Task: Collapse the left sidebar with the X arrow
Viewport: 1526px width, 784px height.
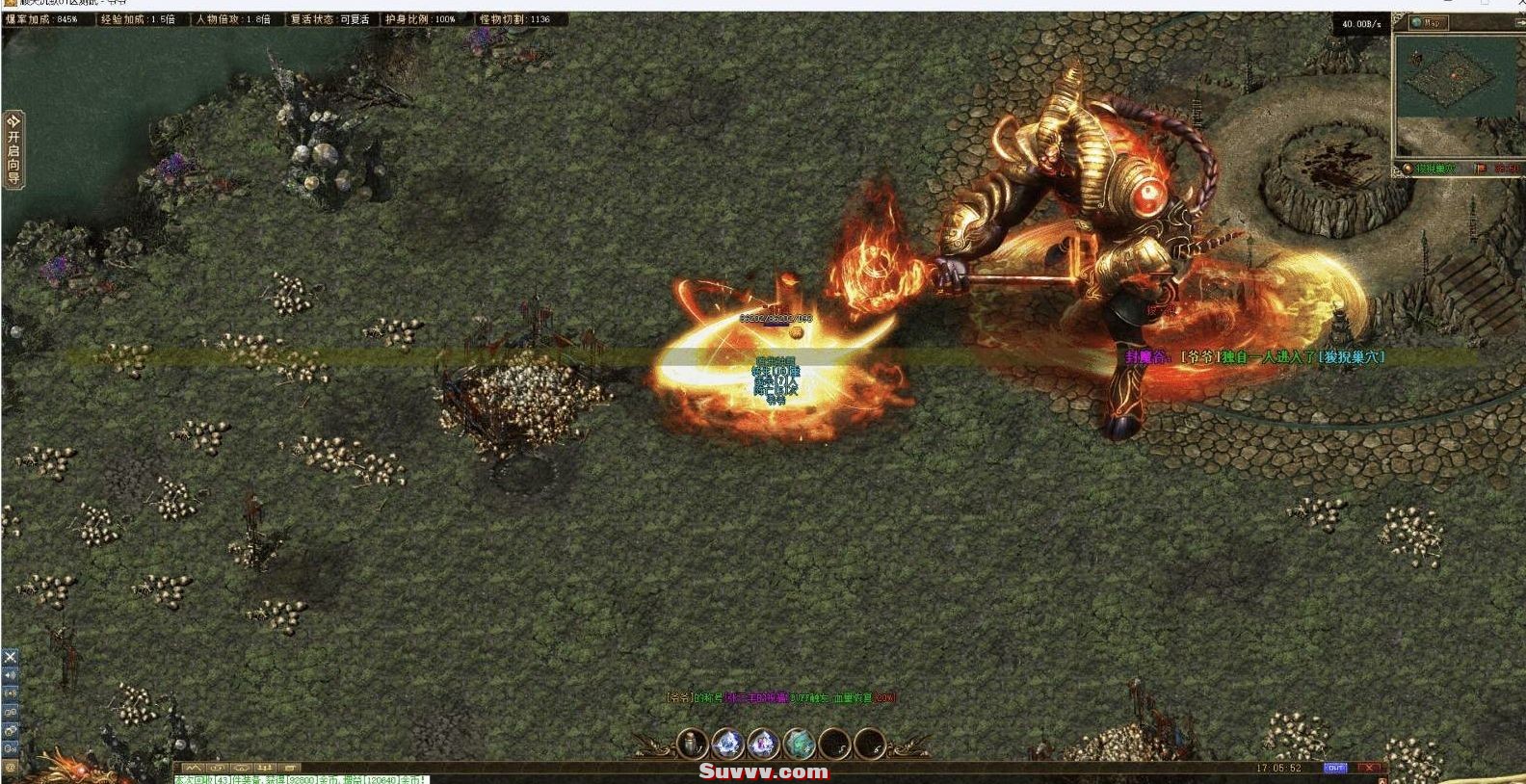Action: tap(10, 656)
